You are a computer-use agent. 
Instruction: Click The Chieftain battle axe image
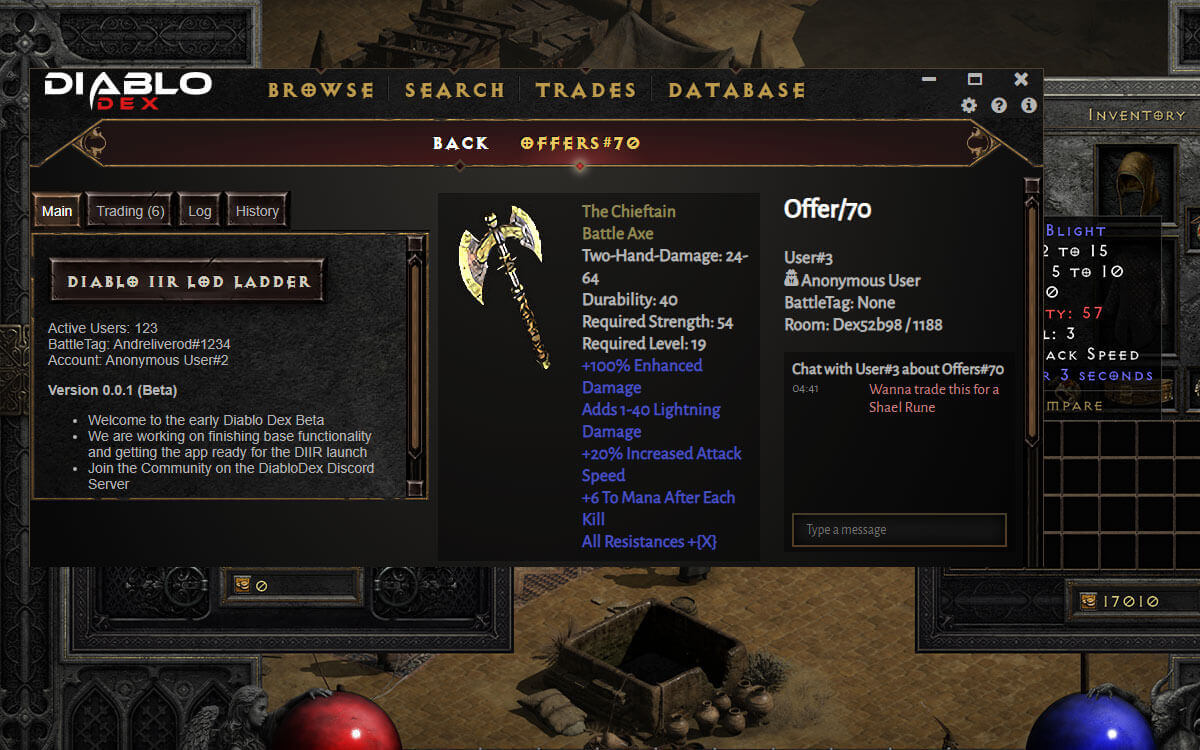coord(501,286)
